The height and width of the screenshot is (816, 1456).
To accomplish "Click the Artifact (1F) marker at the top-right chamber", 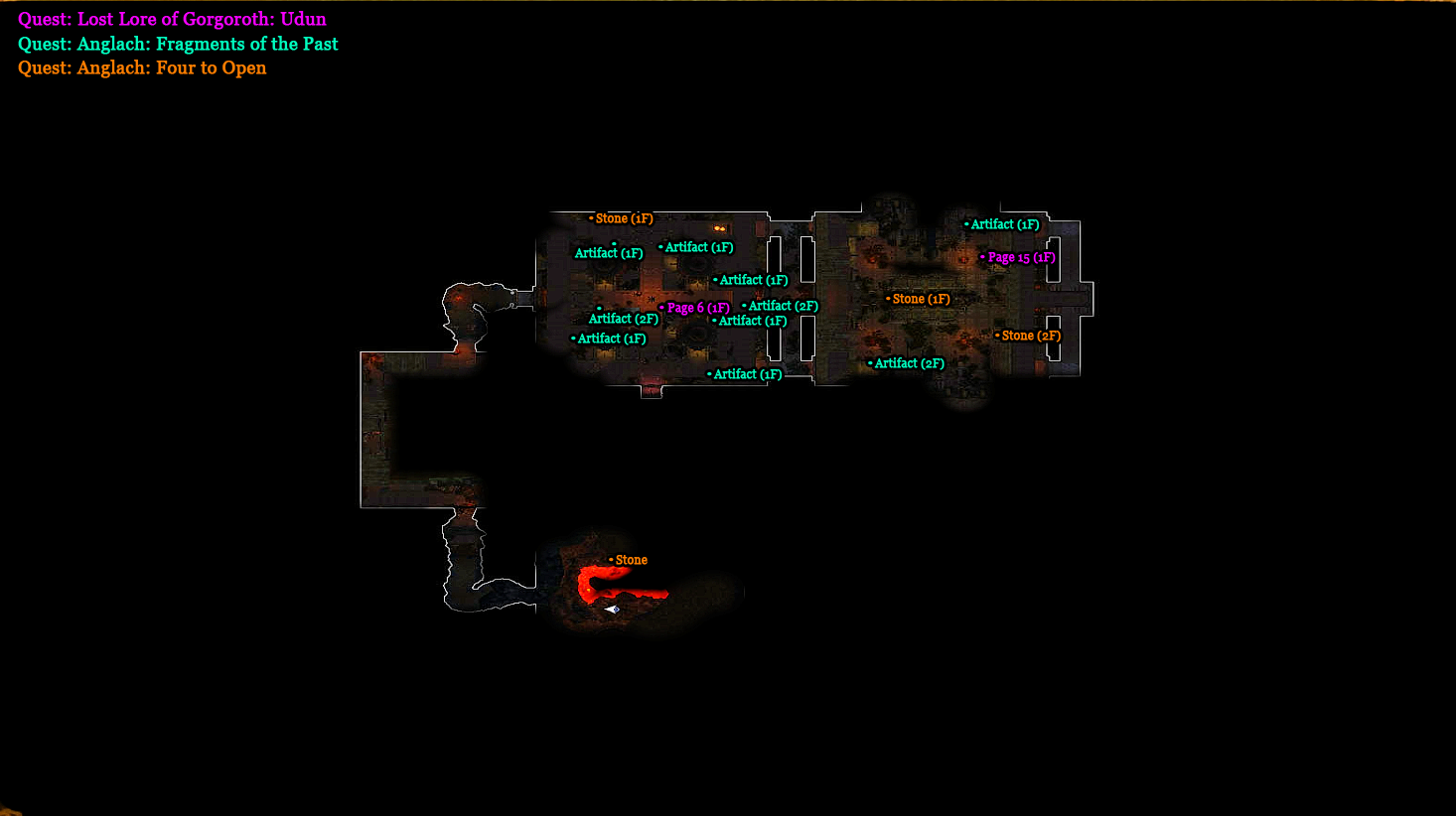I will (x=1005, y=223).
